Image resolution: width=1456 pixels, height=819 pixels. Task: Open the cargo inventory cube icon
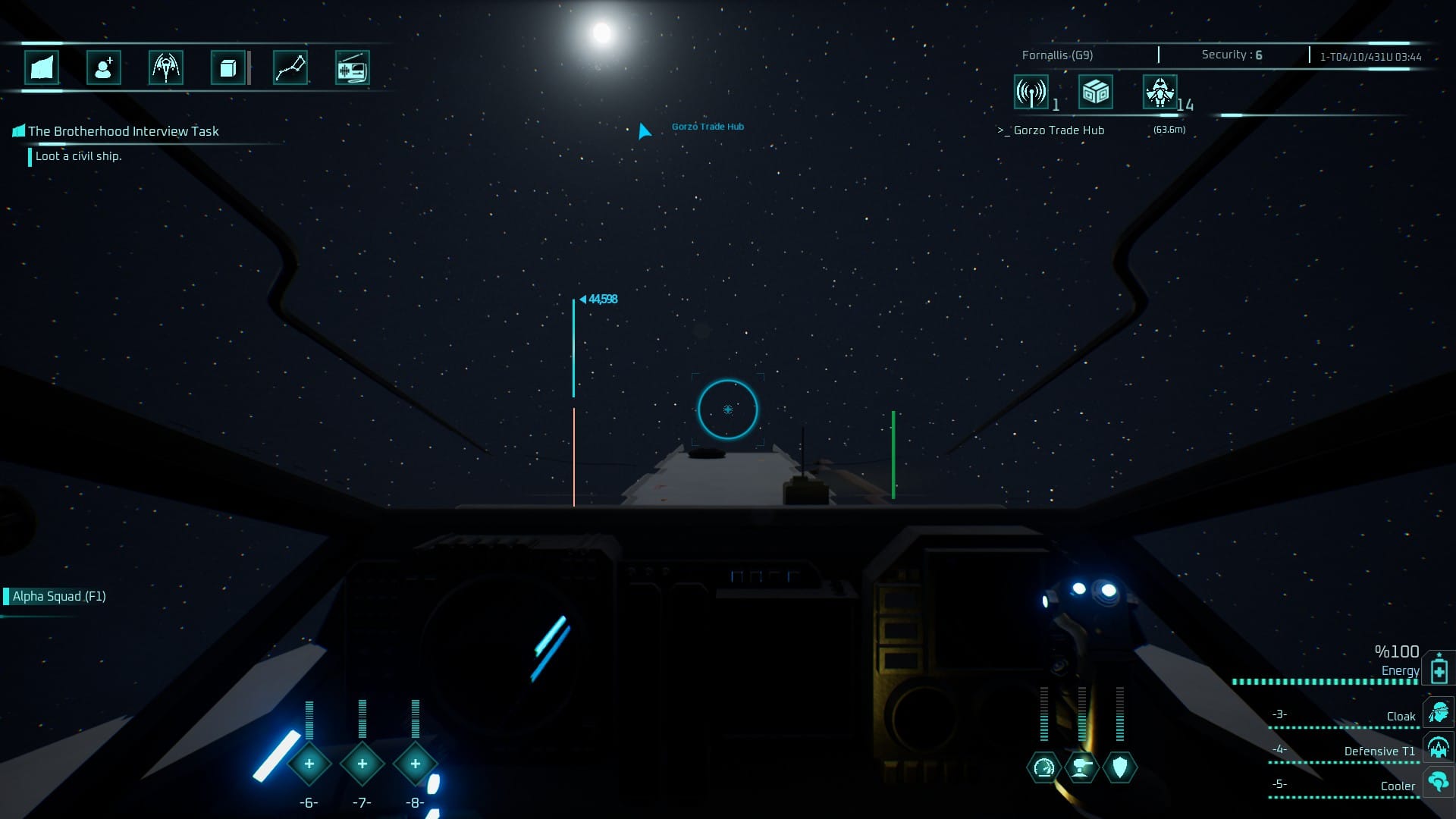point(227,67)
